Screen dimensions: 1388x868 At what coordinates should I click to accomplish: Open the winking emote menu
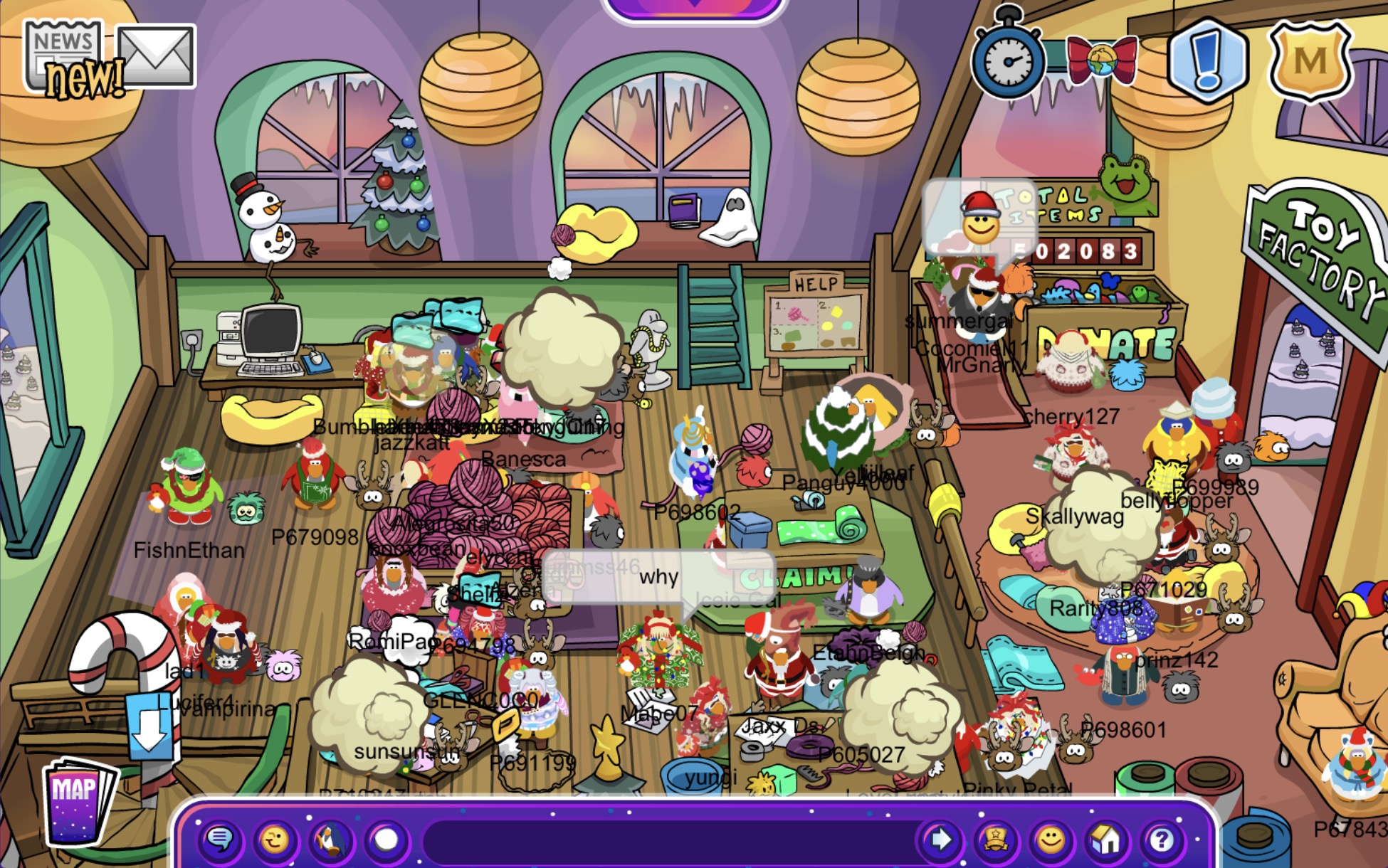point(275,840)
